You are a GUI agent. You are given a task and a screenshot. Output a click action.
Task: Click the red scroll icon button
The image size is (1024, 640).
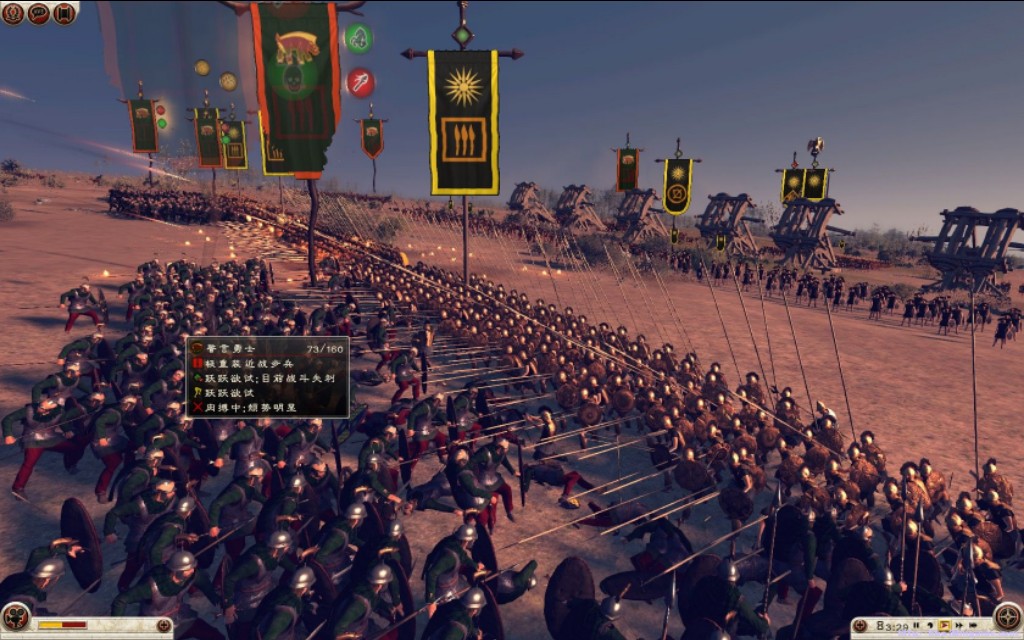point(65,13)
